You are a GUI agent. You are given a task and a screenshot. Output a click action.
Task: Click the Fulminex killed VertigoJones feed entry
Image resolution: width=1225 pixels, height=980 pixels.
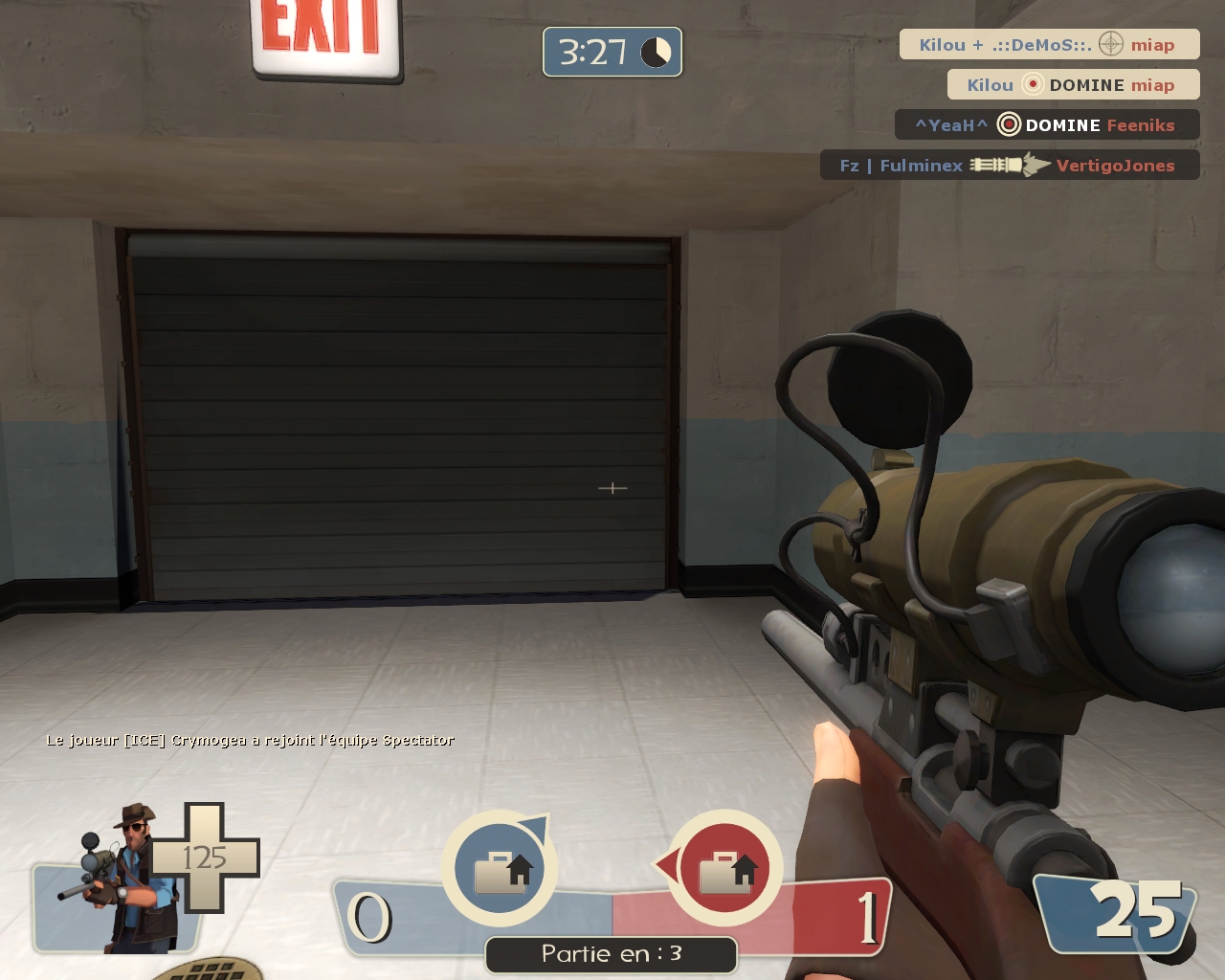(1009, 166)
